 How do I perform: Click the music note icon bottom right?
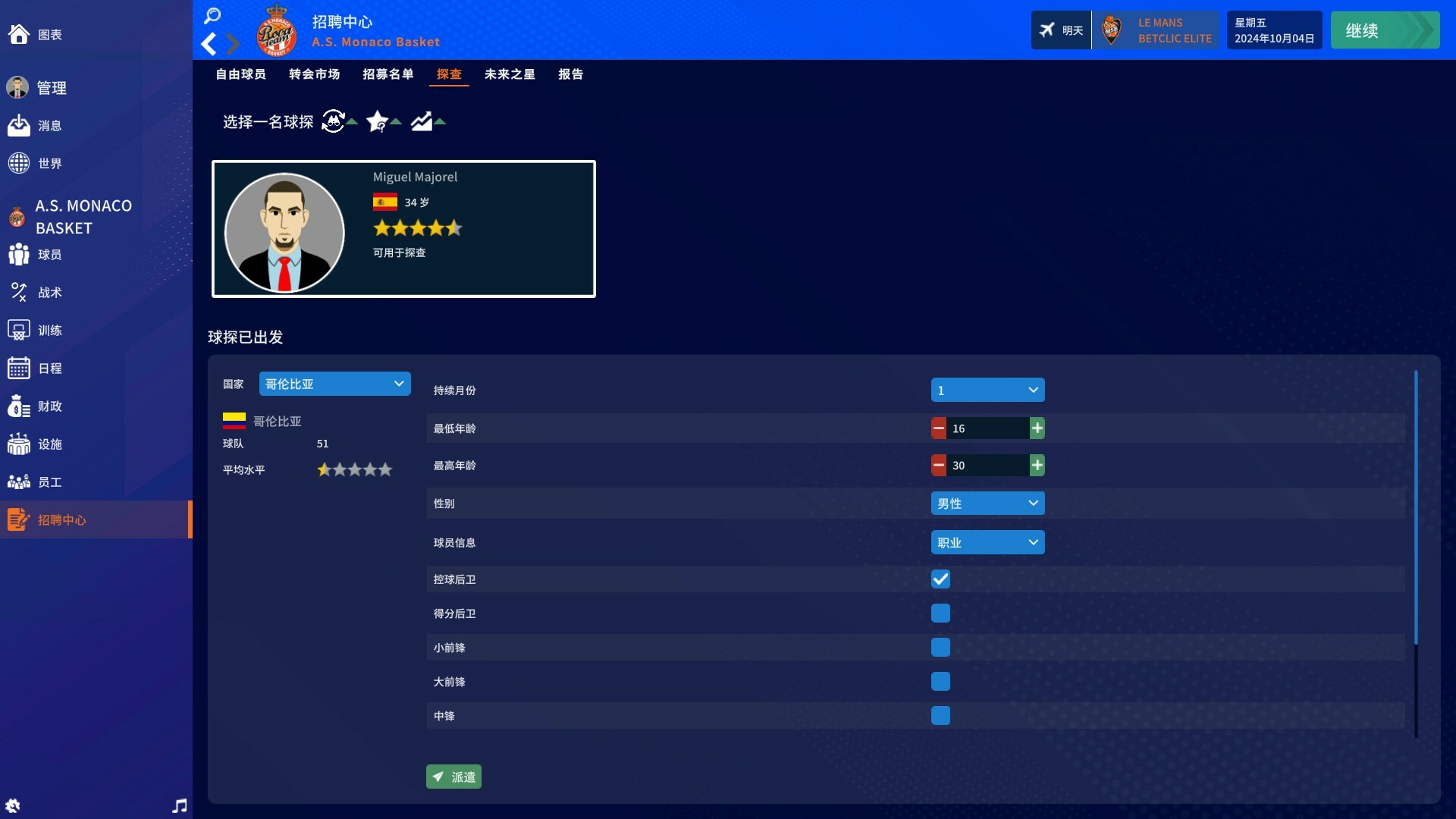click(x=179, y=806)
